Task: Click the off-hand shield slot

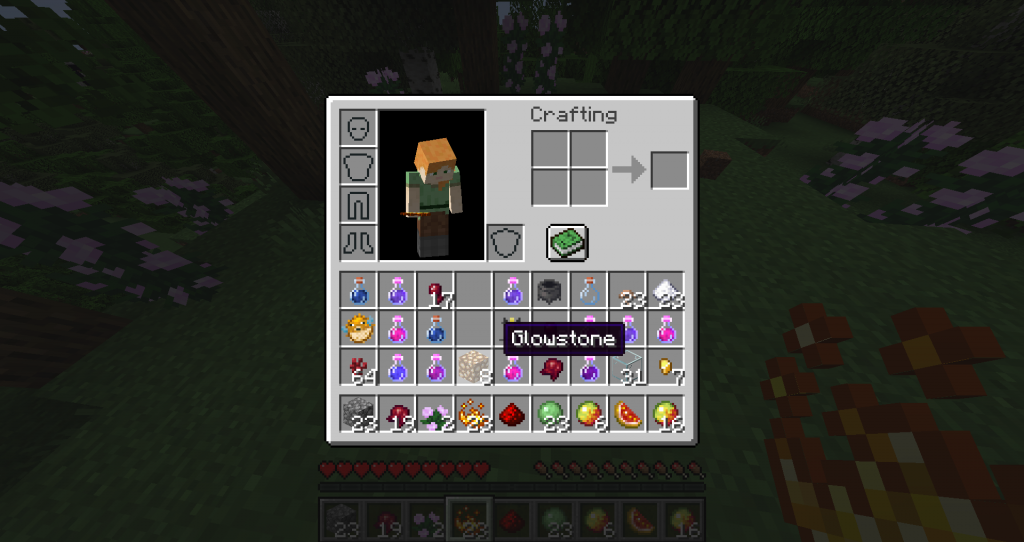Action: click(505, 242)
